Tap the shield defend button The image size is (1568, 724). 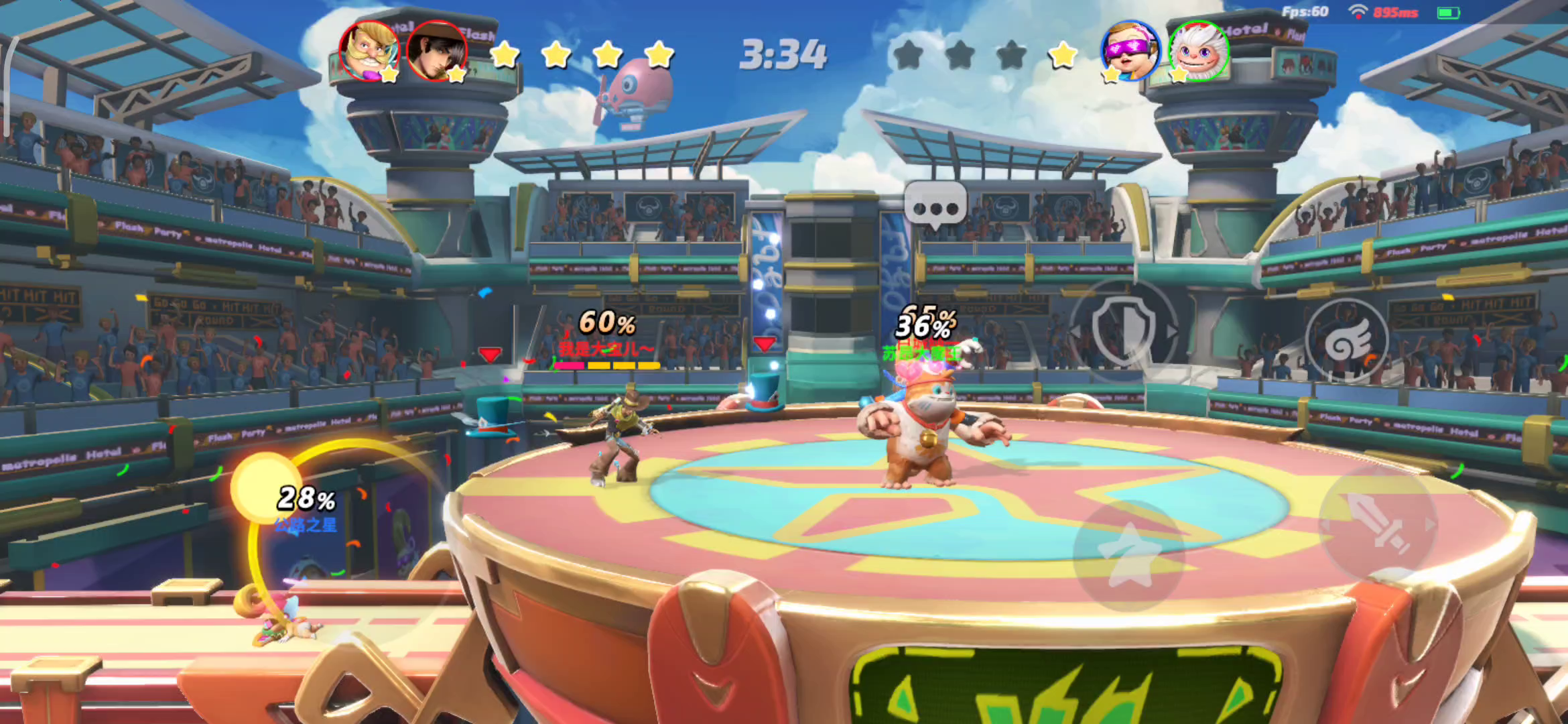(x=1123, y=330)
